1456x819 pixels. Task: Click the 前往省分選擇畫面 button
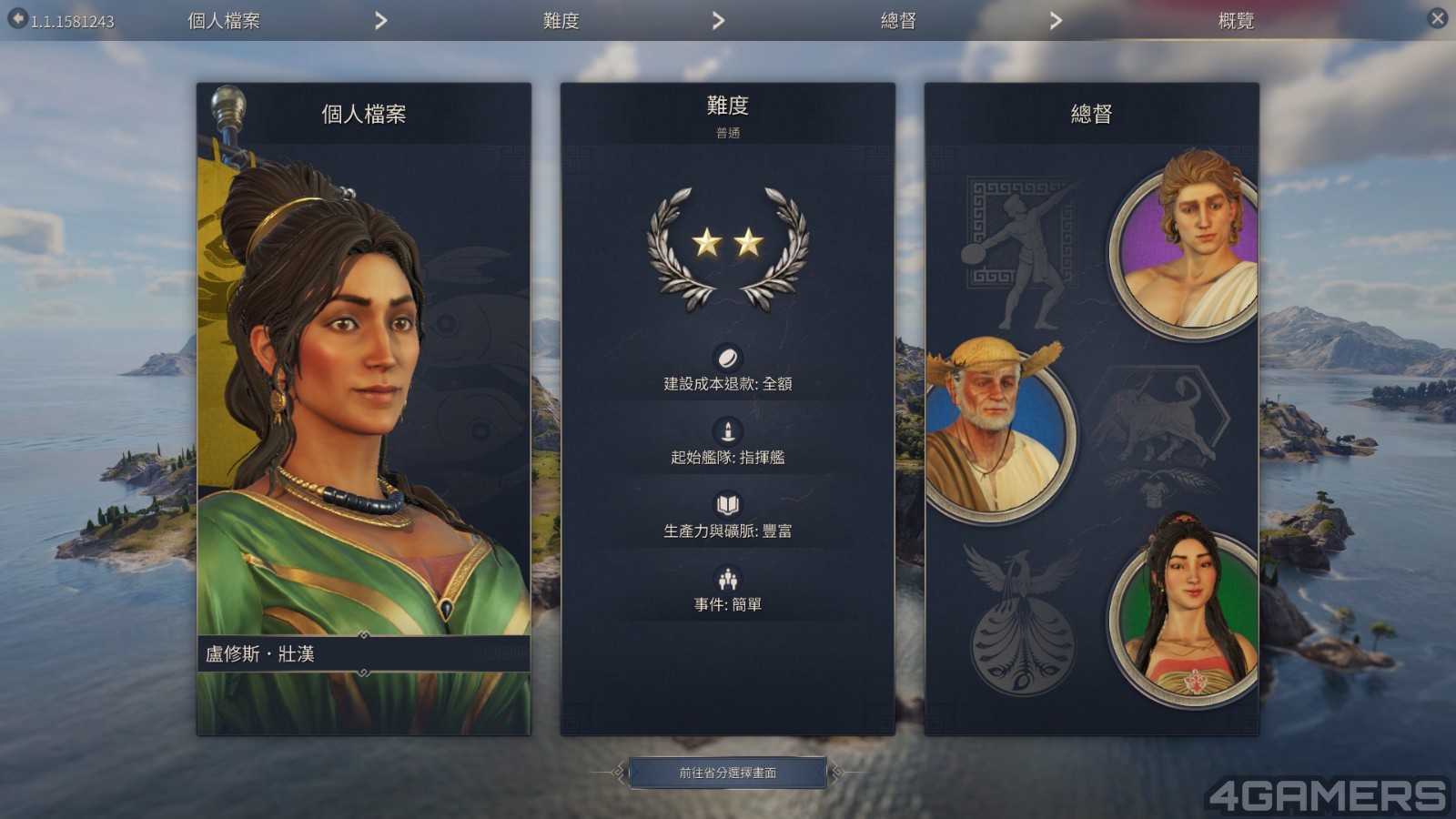pos(727,773)
